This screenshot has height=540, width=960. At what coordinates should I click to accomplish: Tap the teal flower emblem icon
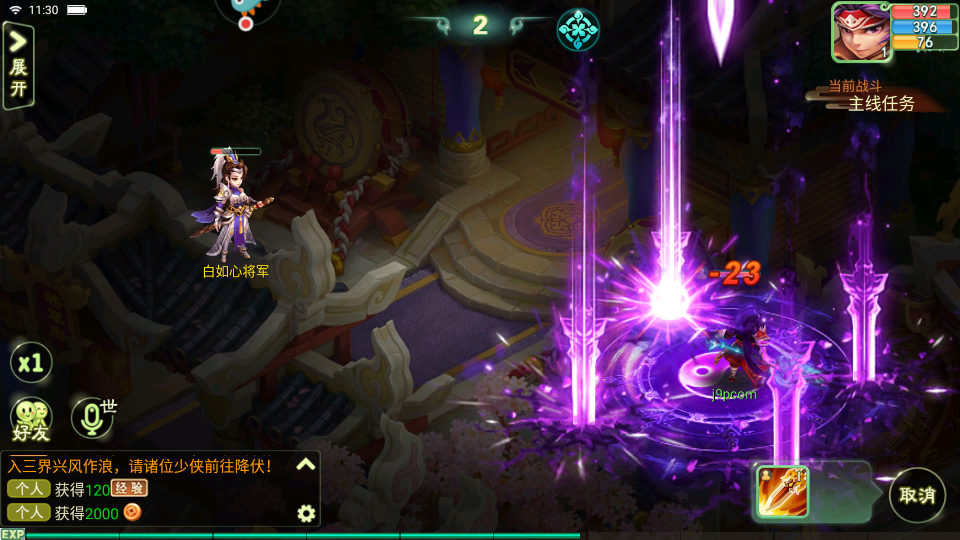(578, 30)
